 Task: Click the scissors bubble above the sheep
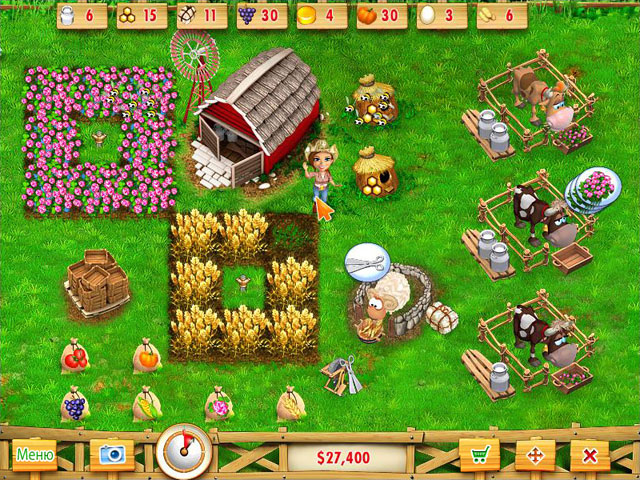pos(366,261)
